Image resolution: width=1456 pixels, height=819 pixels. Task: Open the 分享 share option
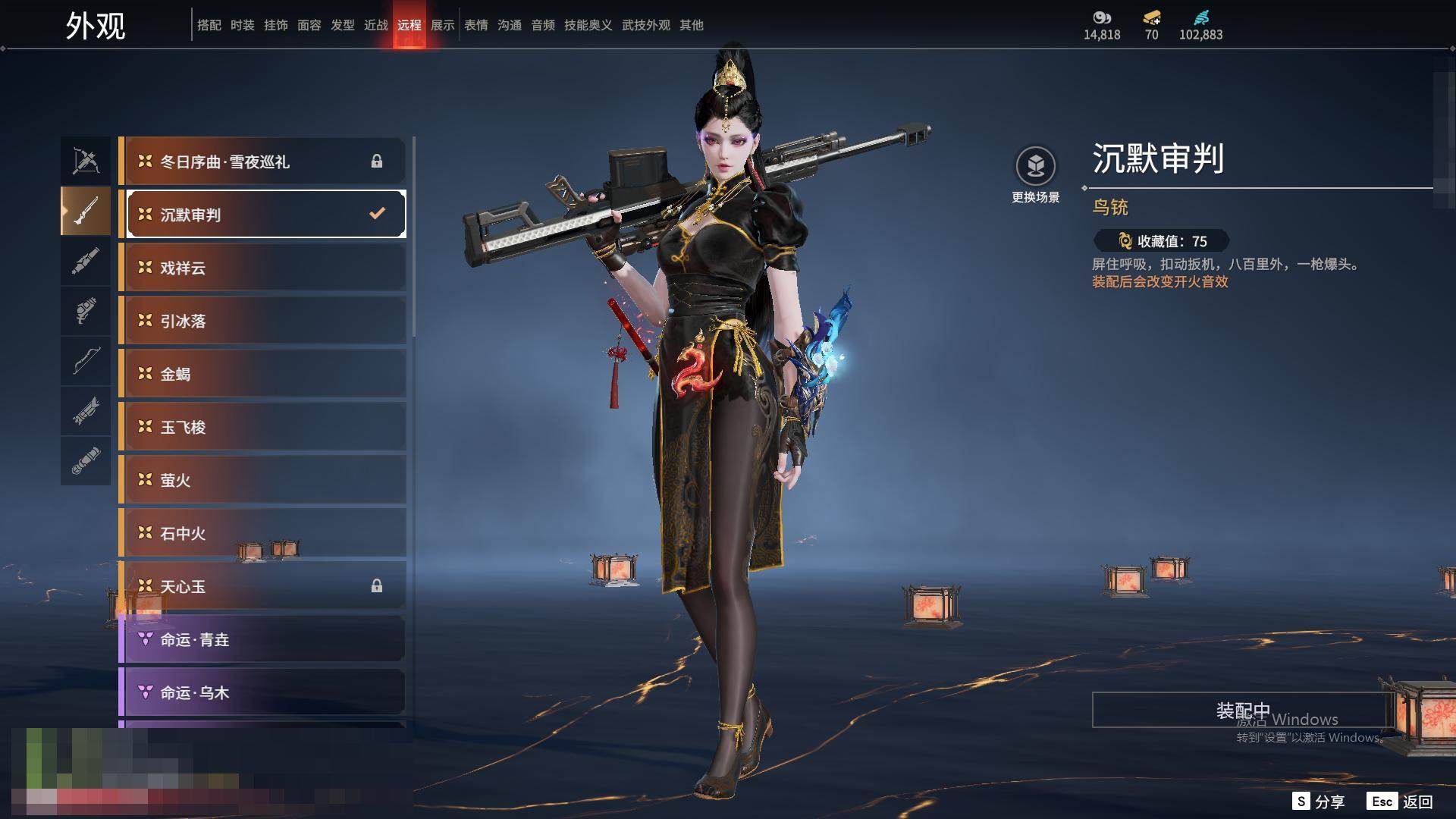1319,802
